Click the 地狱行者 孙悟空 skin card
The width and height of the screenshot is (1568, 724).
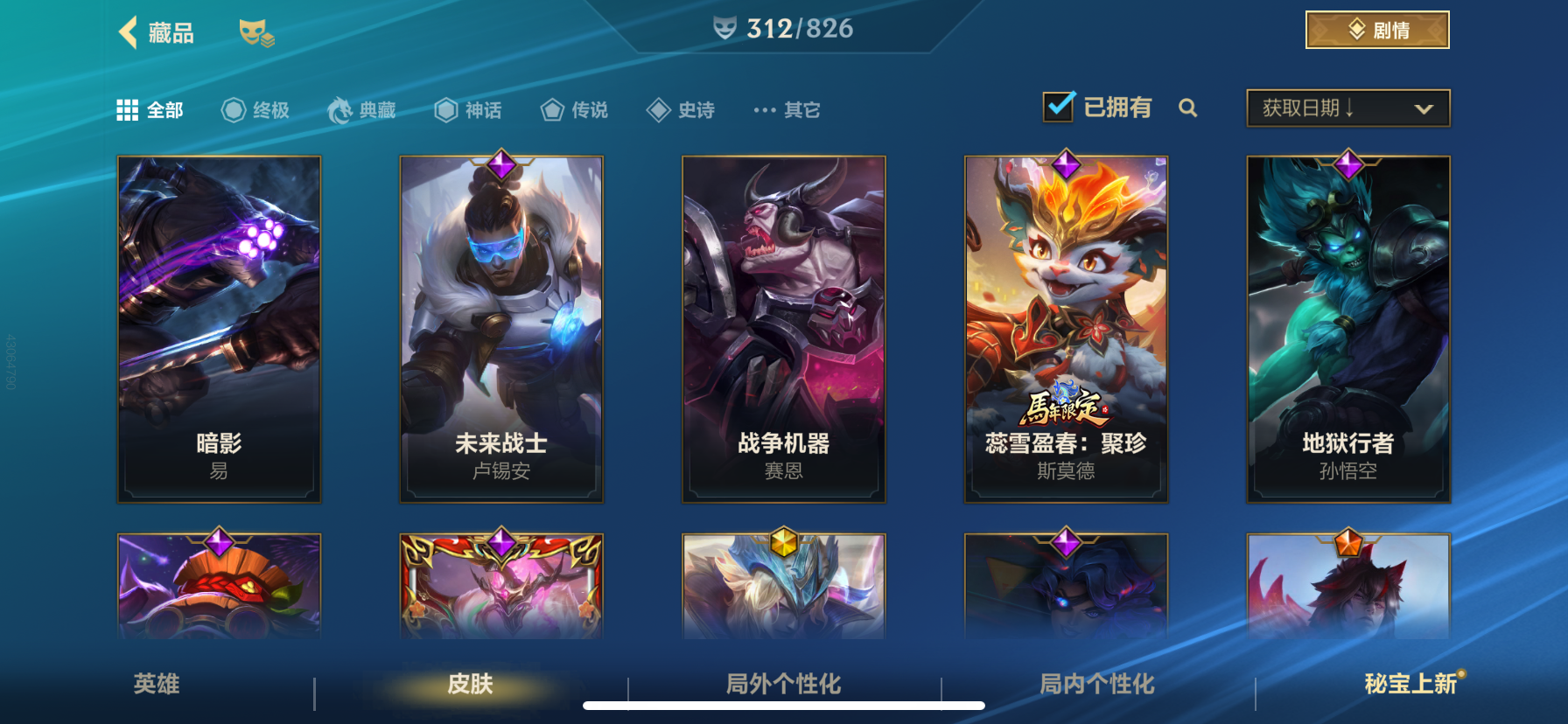[x=1347, y=328]
